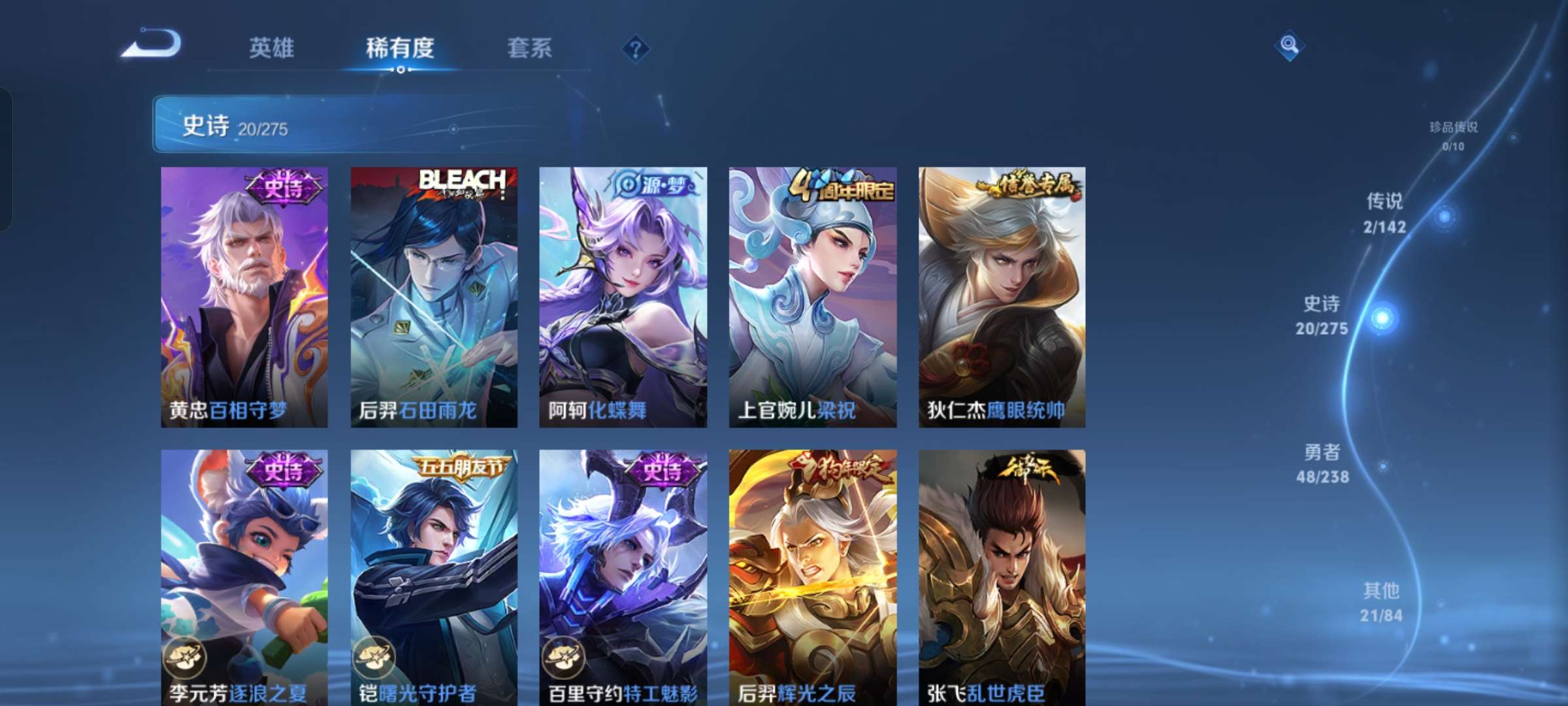This screenshot has width=1568, height=706.
Task: Click the question mark help icon
Action: (x=636, y=48)
